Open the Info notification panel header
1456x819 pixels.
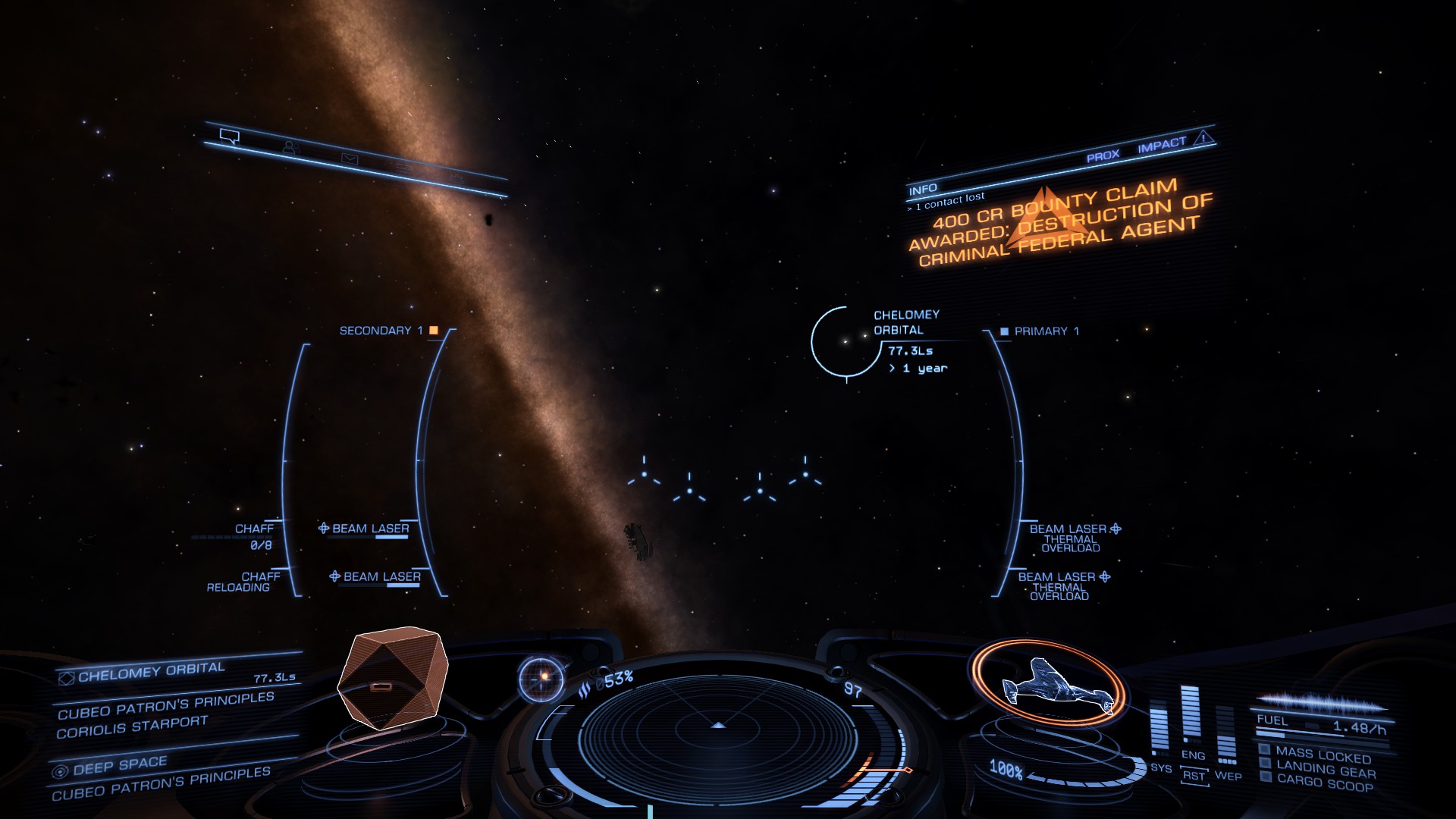(923, 189)
